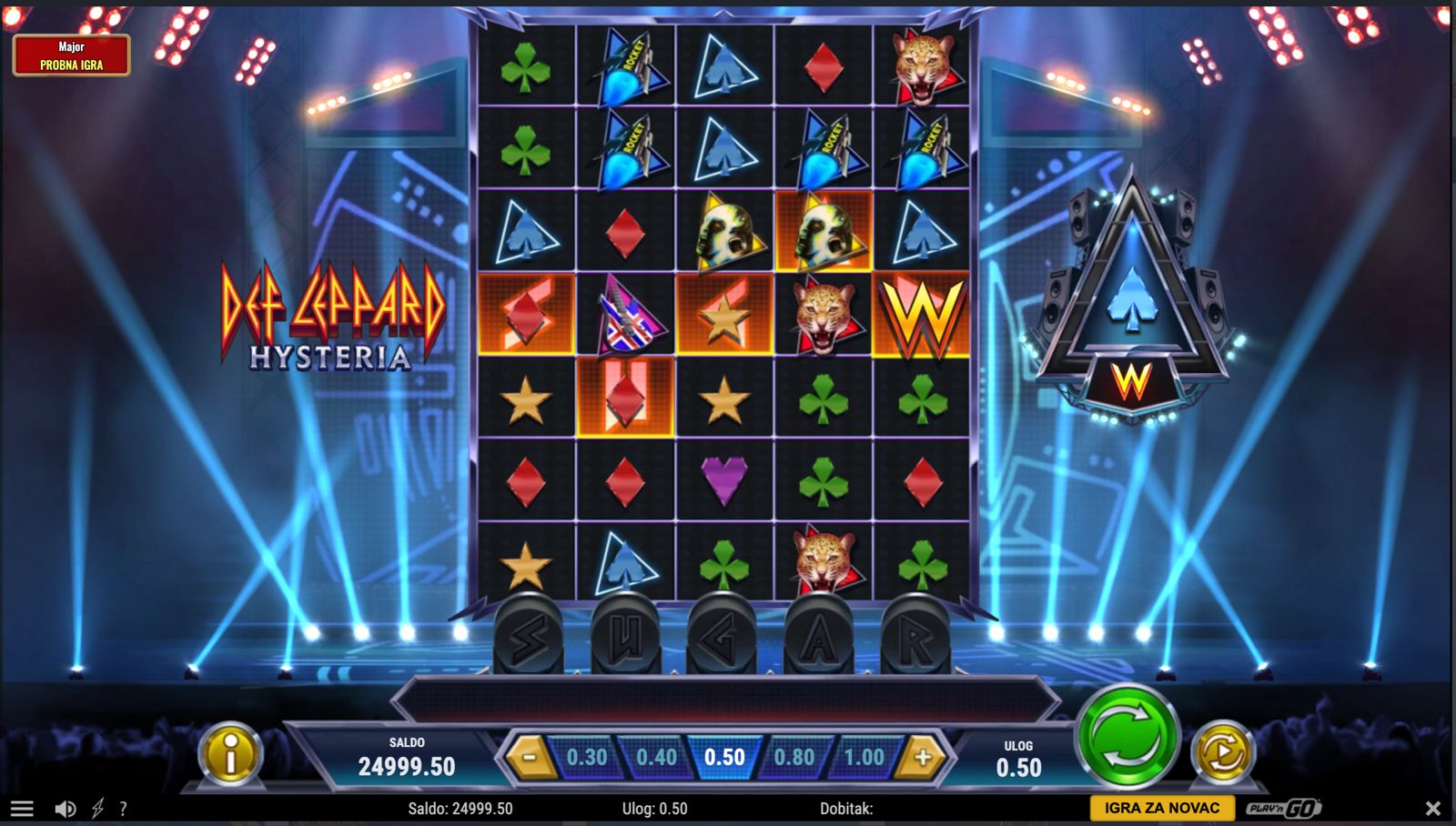The height and width of the screenshot is (826, 1456).
Task: Set the bet to 0.80
Action: pos(794,757)
